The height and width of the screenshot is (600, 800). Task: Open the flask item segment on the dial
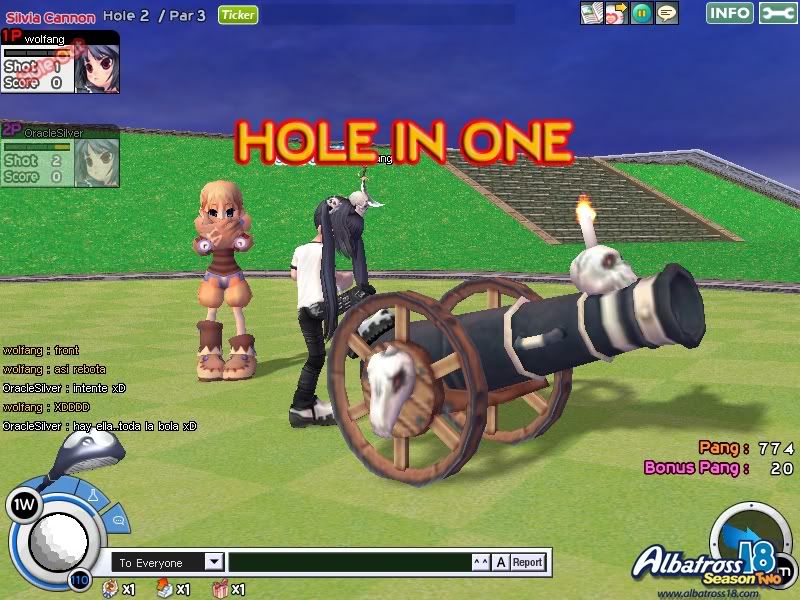pyautogui.click(x=92, y=495)
